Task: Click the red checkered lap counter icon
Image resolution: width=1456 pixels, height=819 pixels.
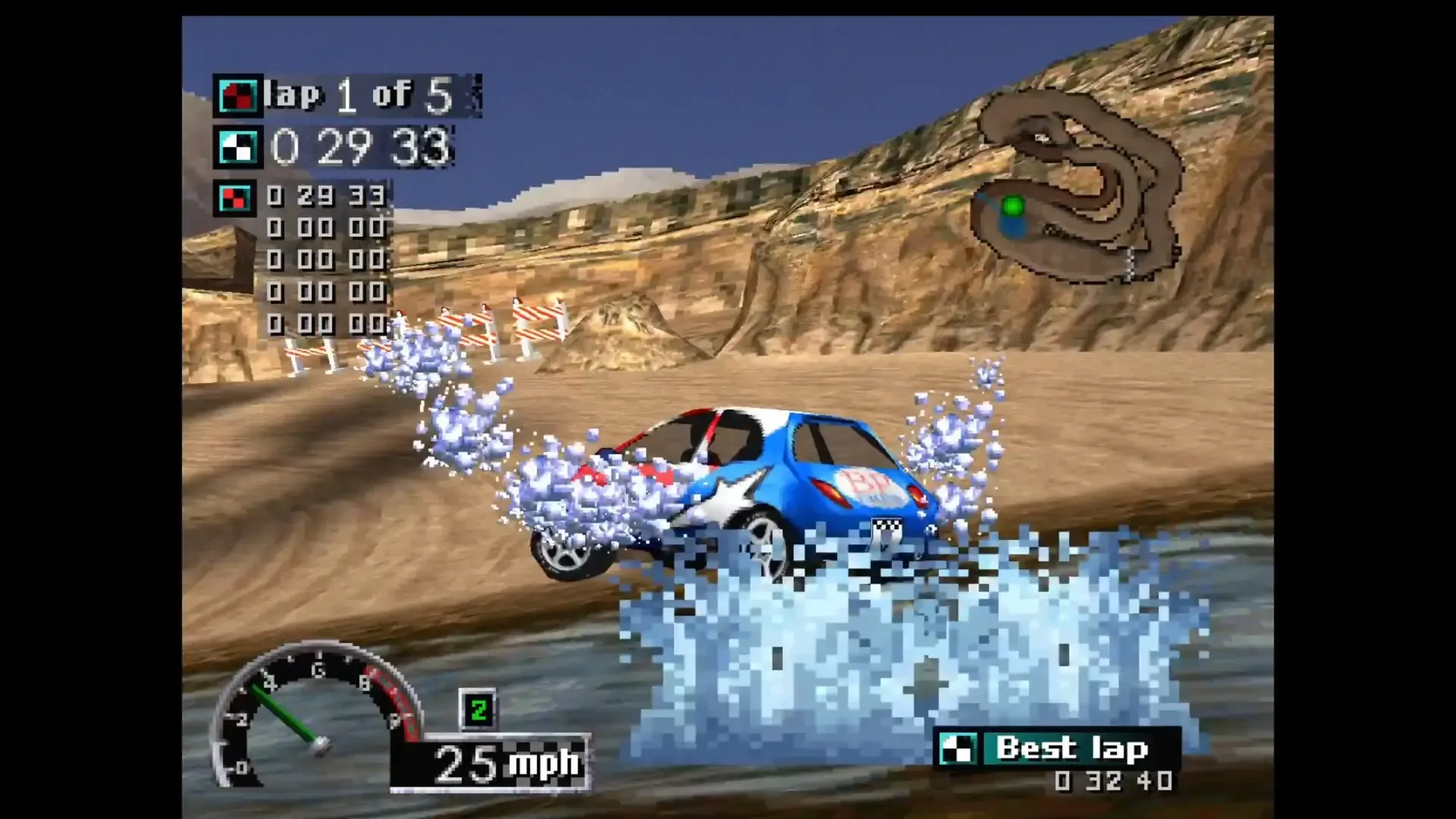Action: click(238, 94)
